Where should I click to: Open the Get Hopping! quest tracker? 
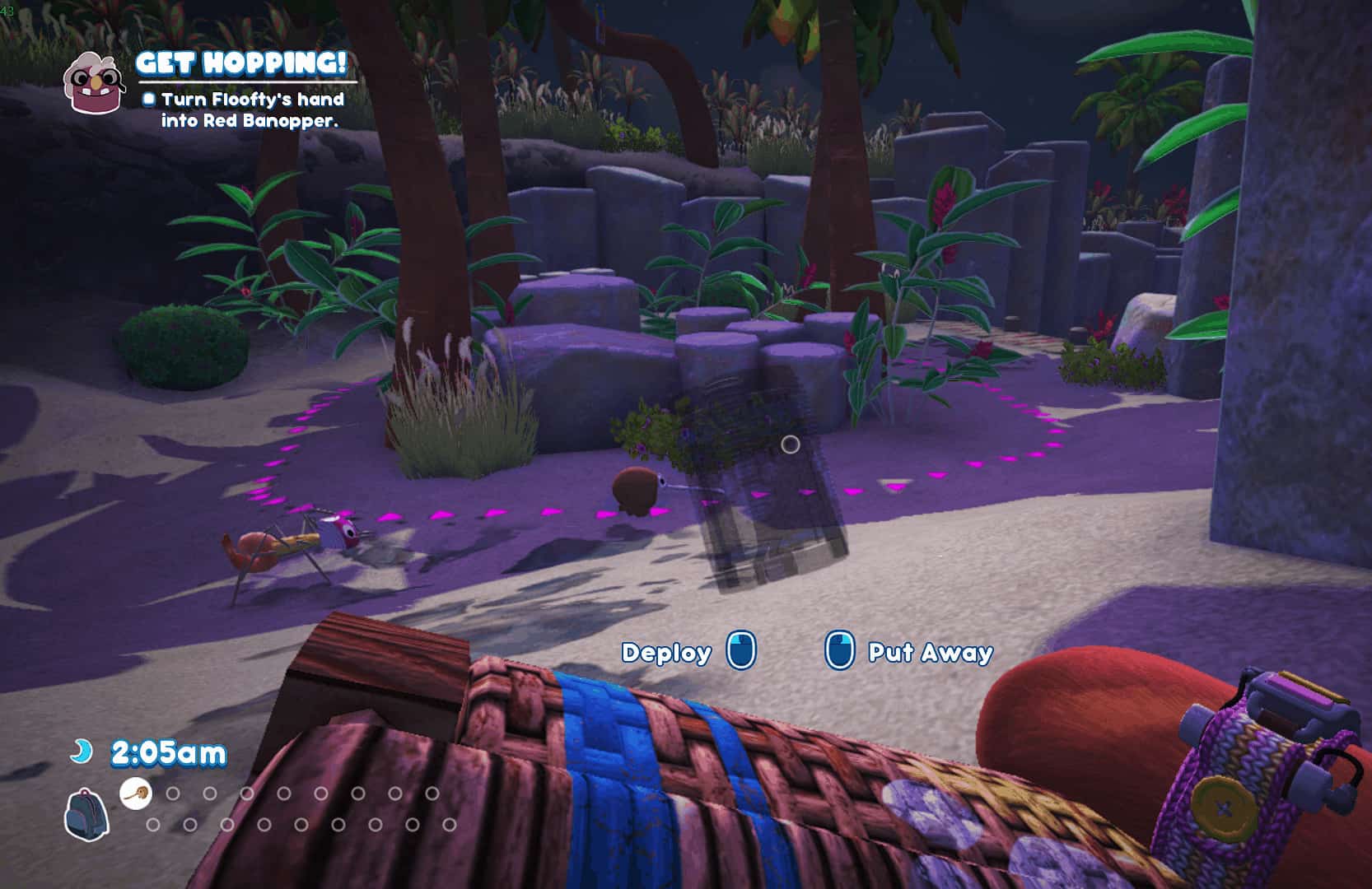click(241, 63)
